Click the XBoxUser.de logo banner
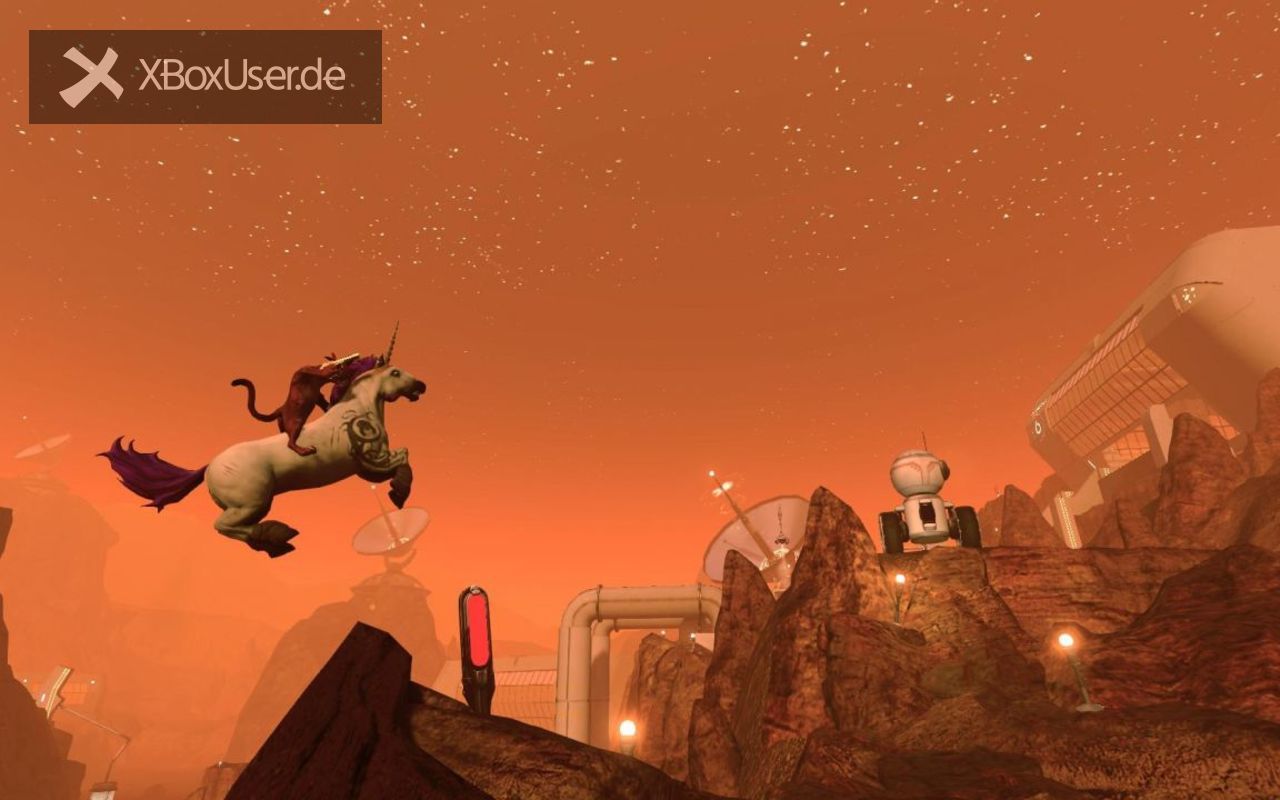This screenshot has width=1280, height=800. click(205, 77)
